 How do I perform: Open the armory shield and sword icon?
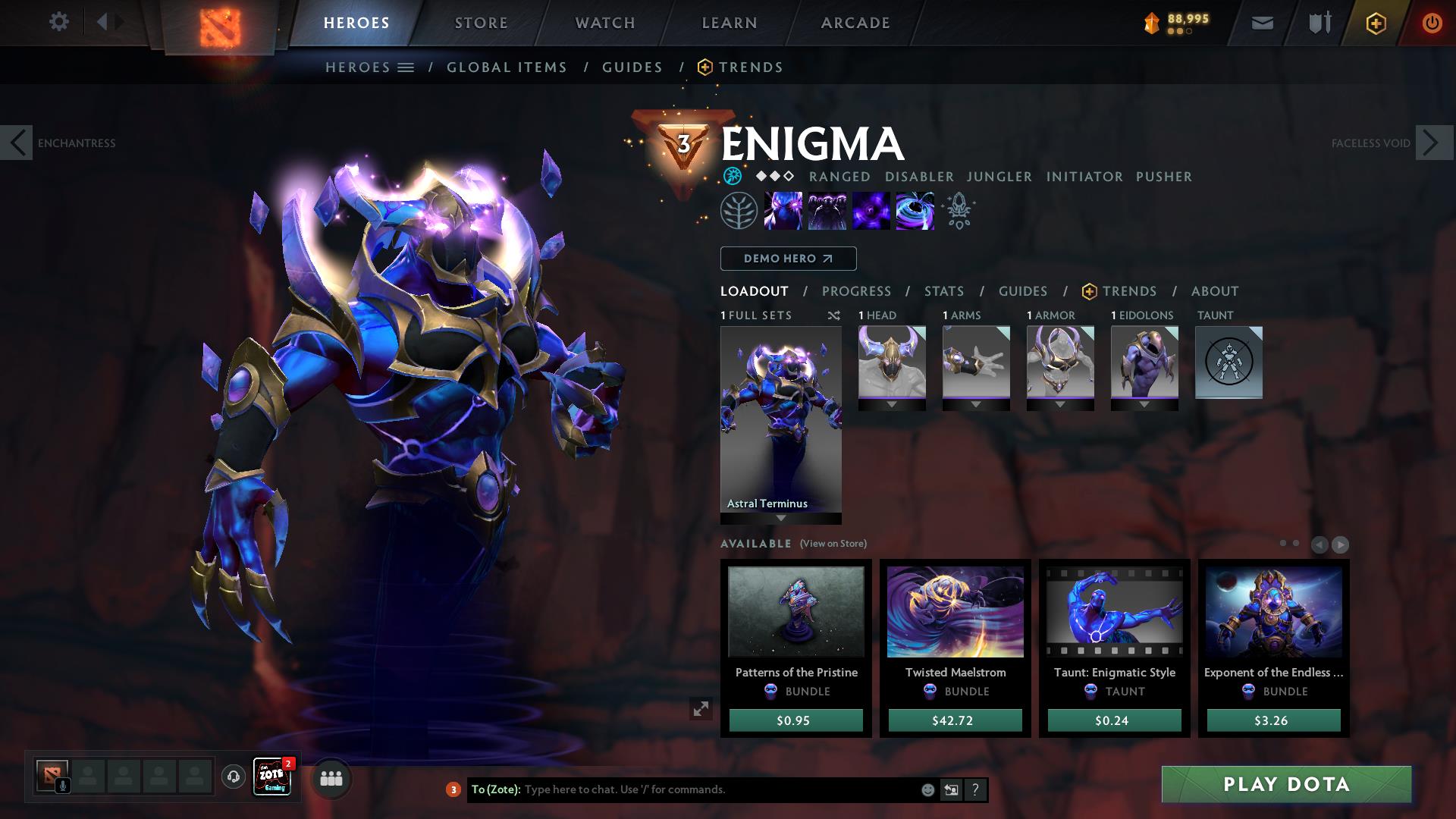[x=1318, y=22]
